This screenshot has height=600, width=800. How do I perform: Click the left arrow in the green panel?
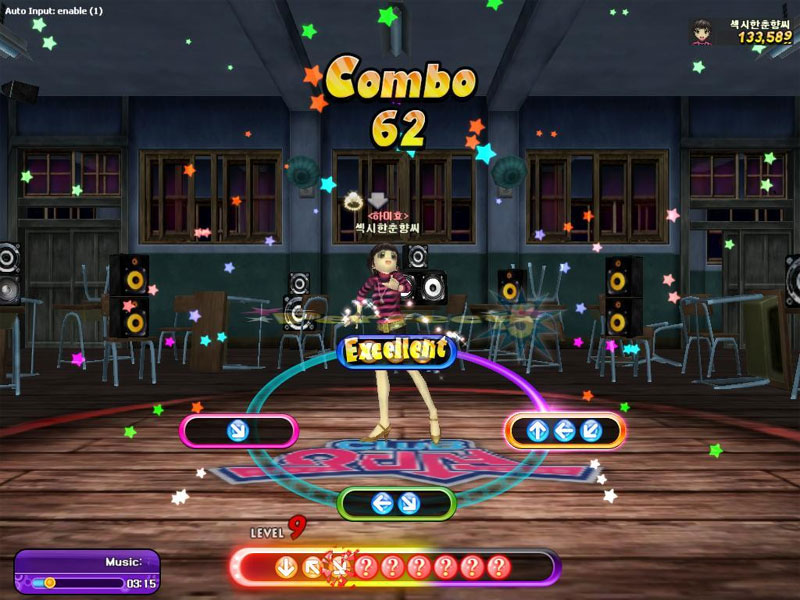pyautogui.click(x=382, y=503)
